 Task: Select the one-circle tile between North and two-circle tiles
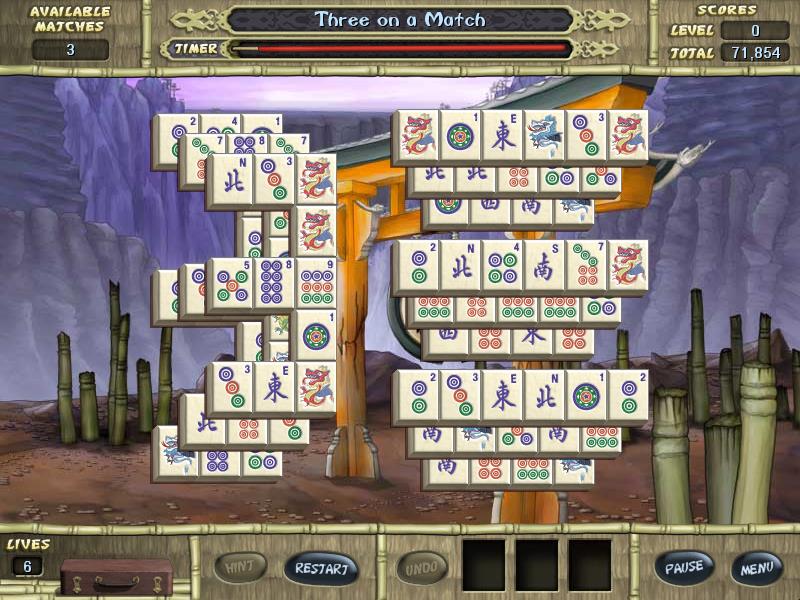click(x=585, y=396)
